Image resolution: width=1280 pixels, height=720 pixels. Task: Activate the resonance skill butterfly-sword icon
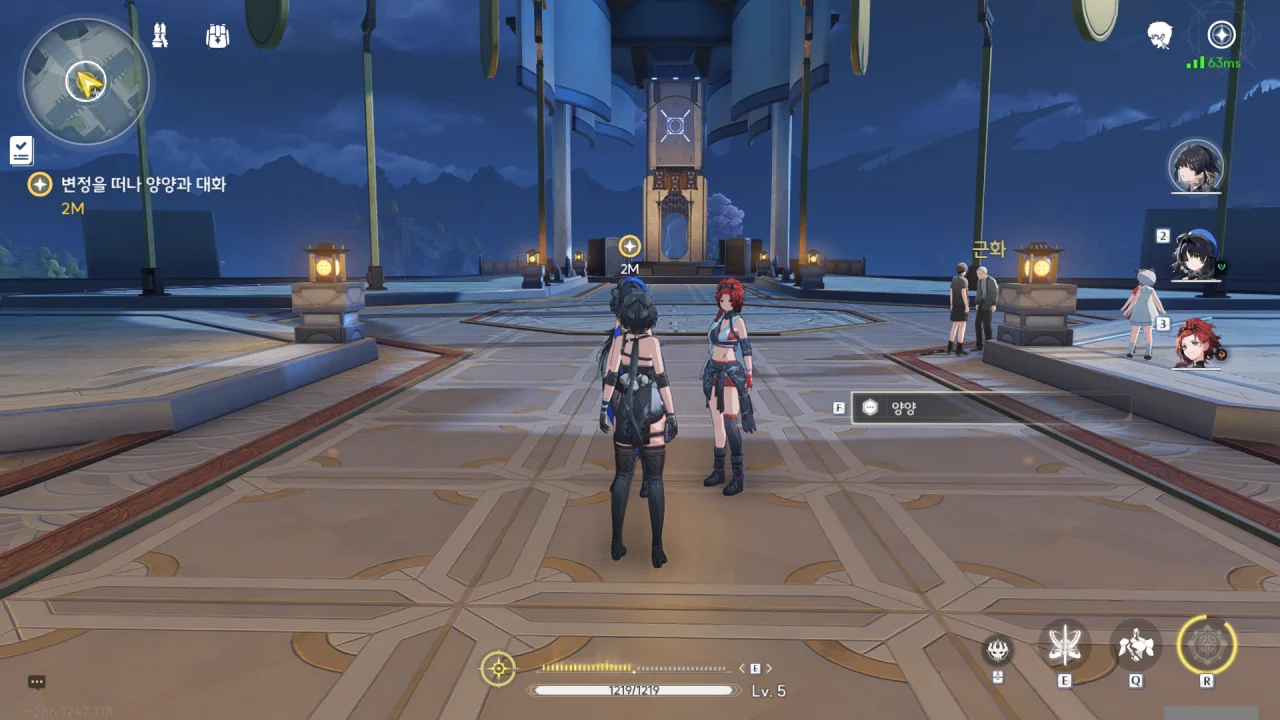tap(1064, 646)
